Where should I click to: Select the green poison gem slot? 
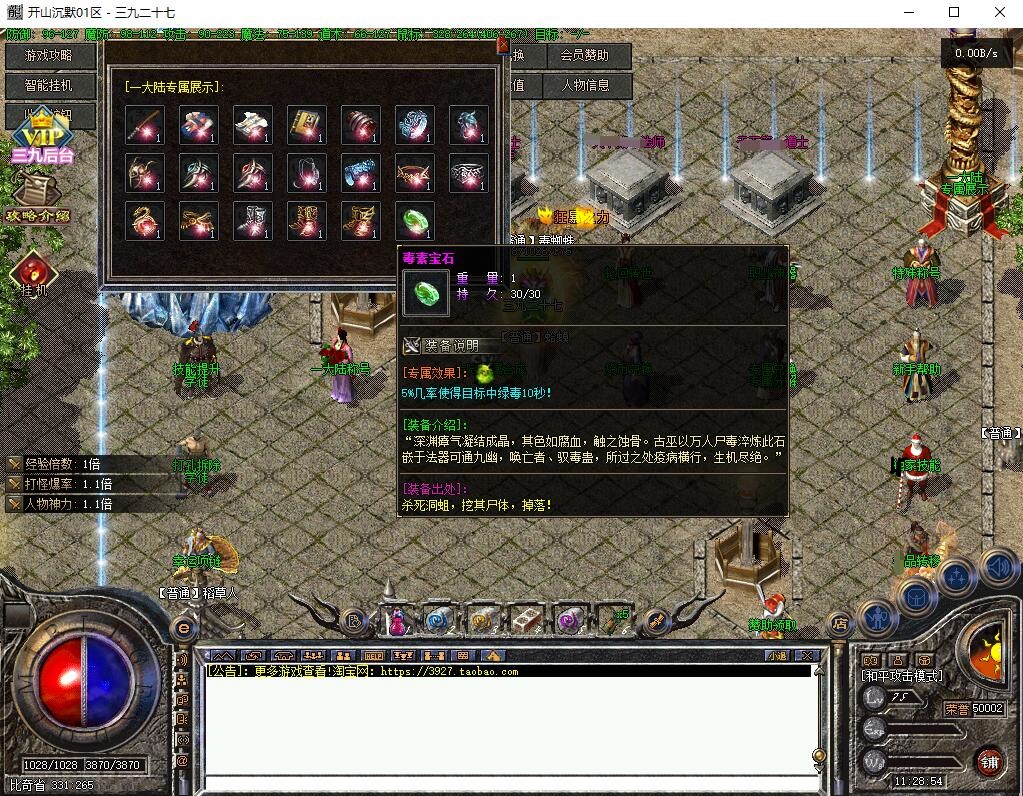pyautogui.click(x=414, y=220)
